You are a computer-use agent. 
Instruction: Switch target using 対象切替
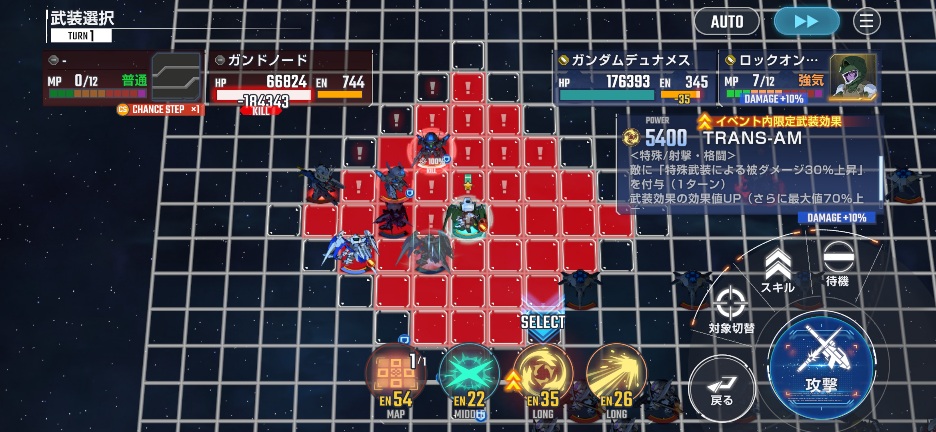coord(731,310)
